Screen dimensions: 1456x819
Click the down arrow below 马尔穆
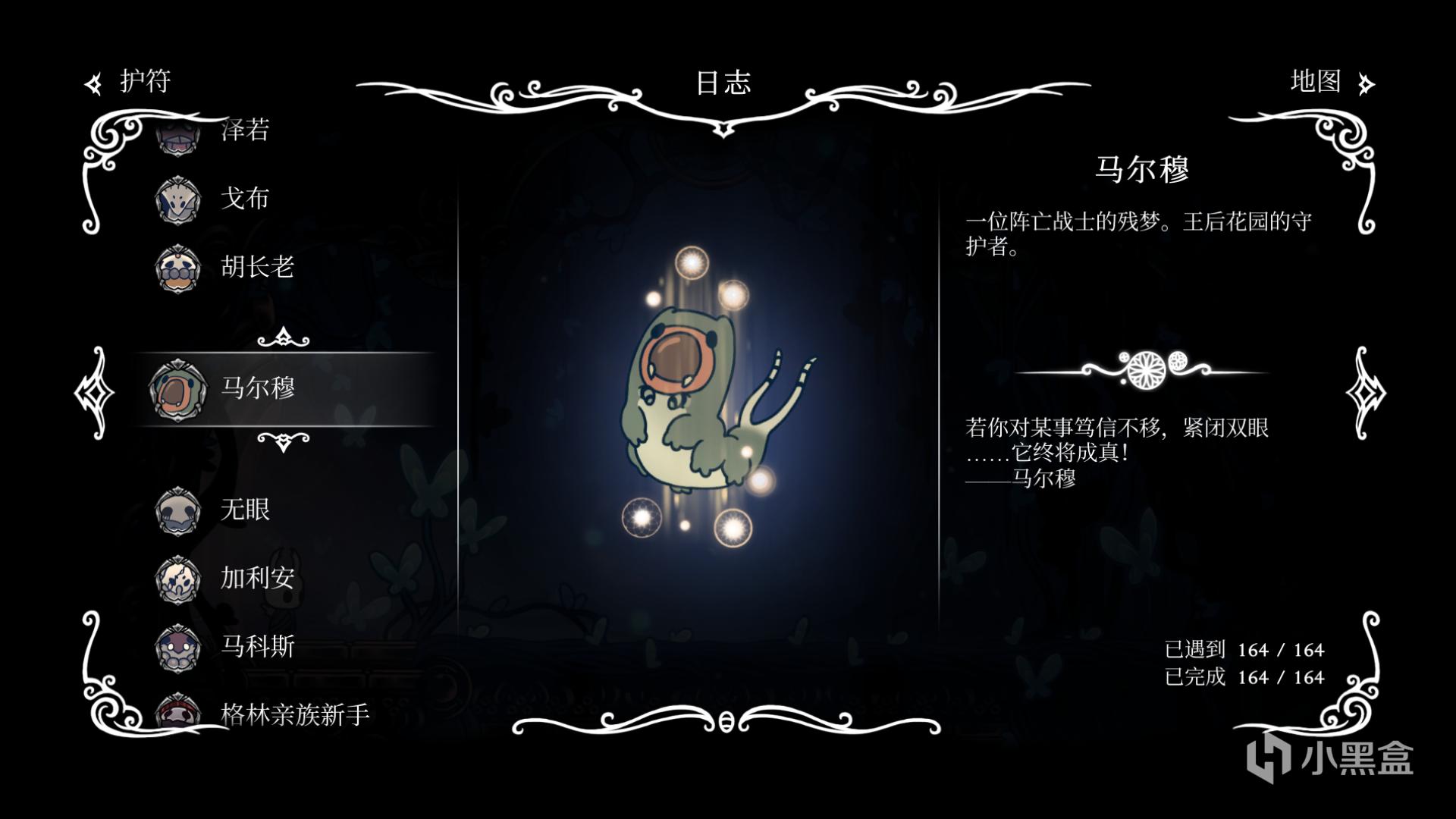283,441
